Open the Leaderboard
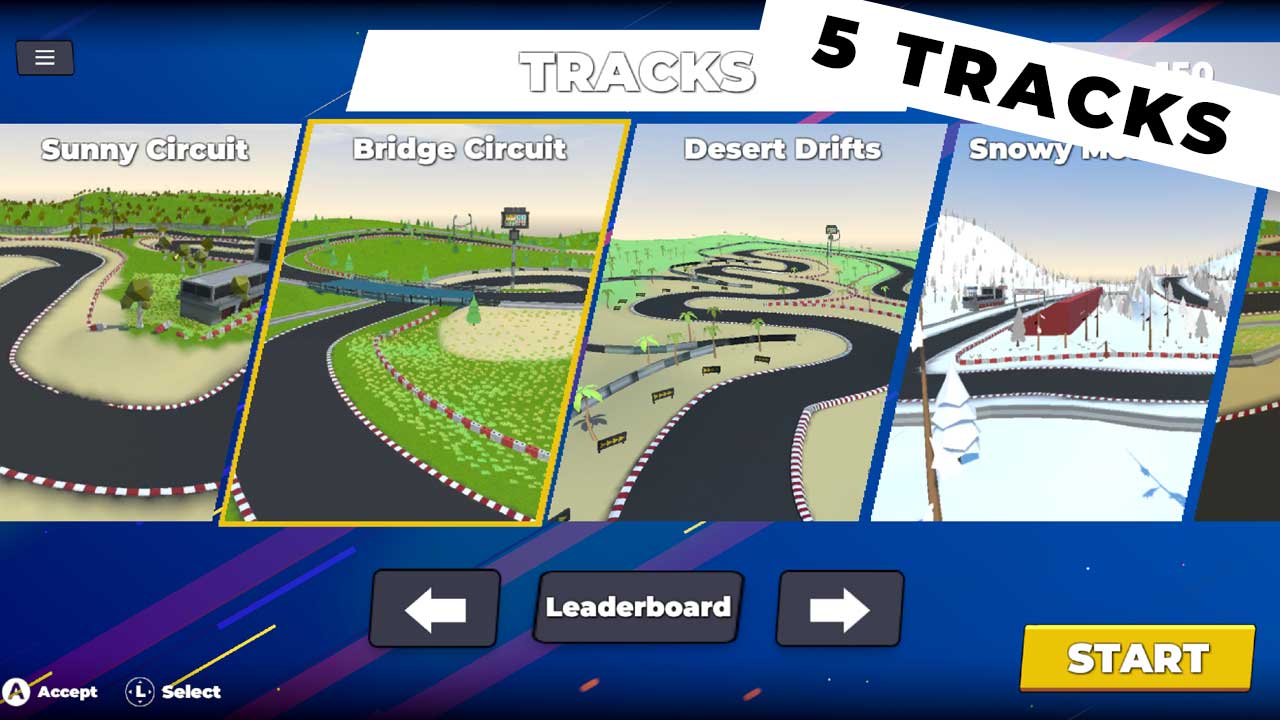1280x720 pixels. coord(637,605)
